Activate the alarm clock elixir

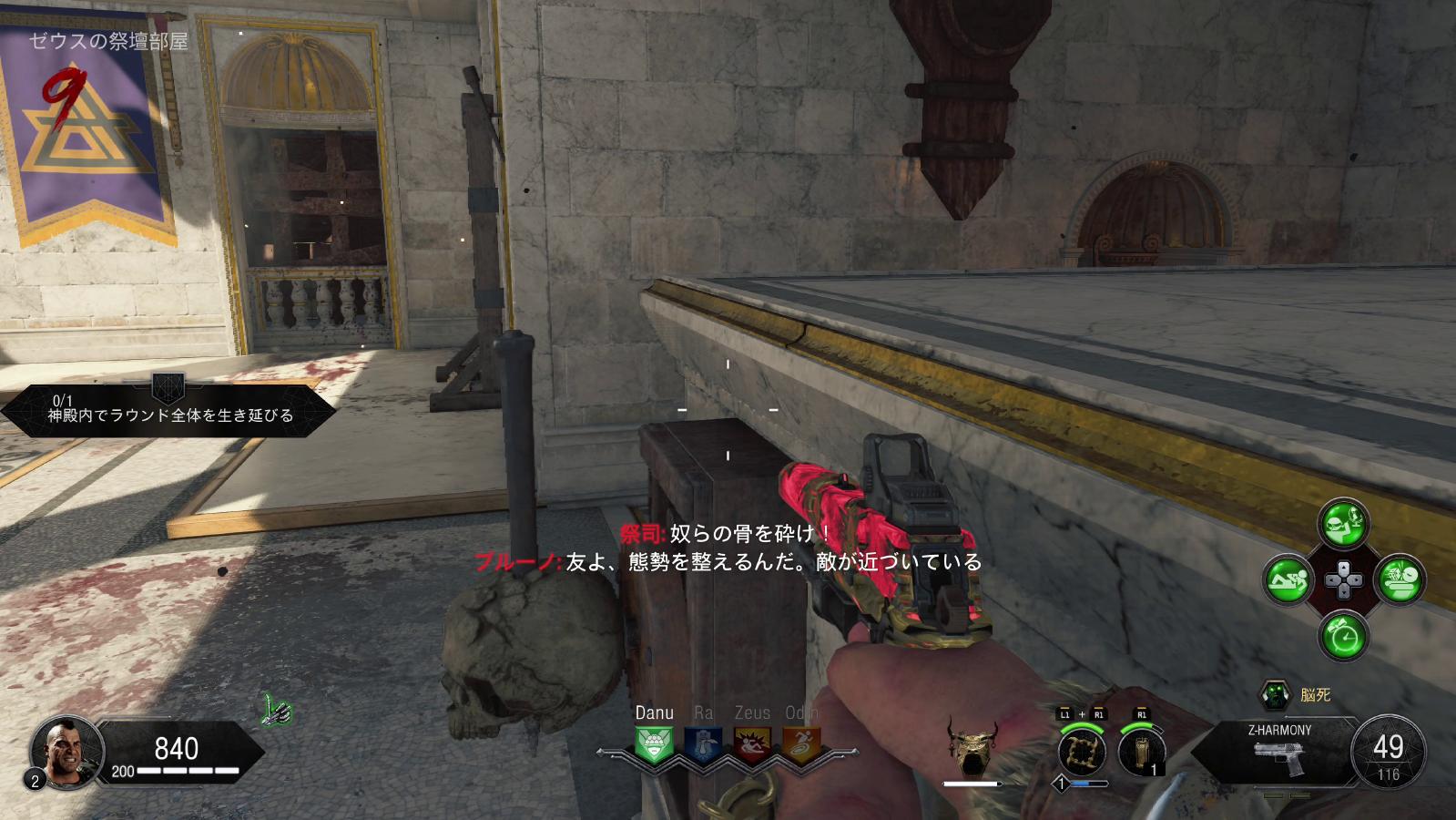click(1344, 635)
